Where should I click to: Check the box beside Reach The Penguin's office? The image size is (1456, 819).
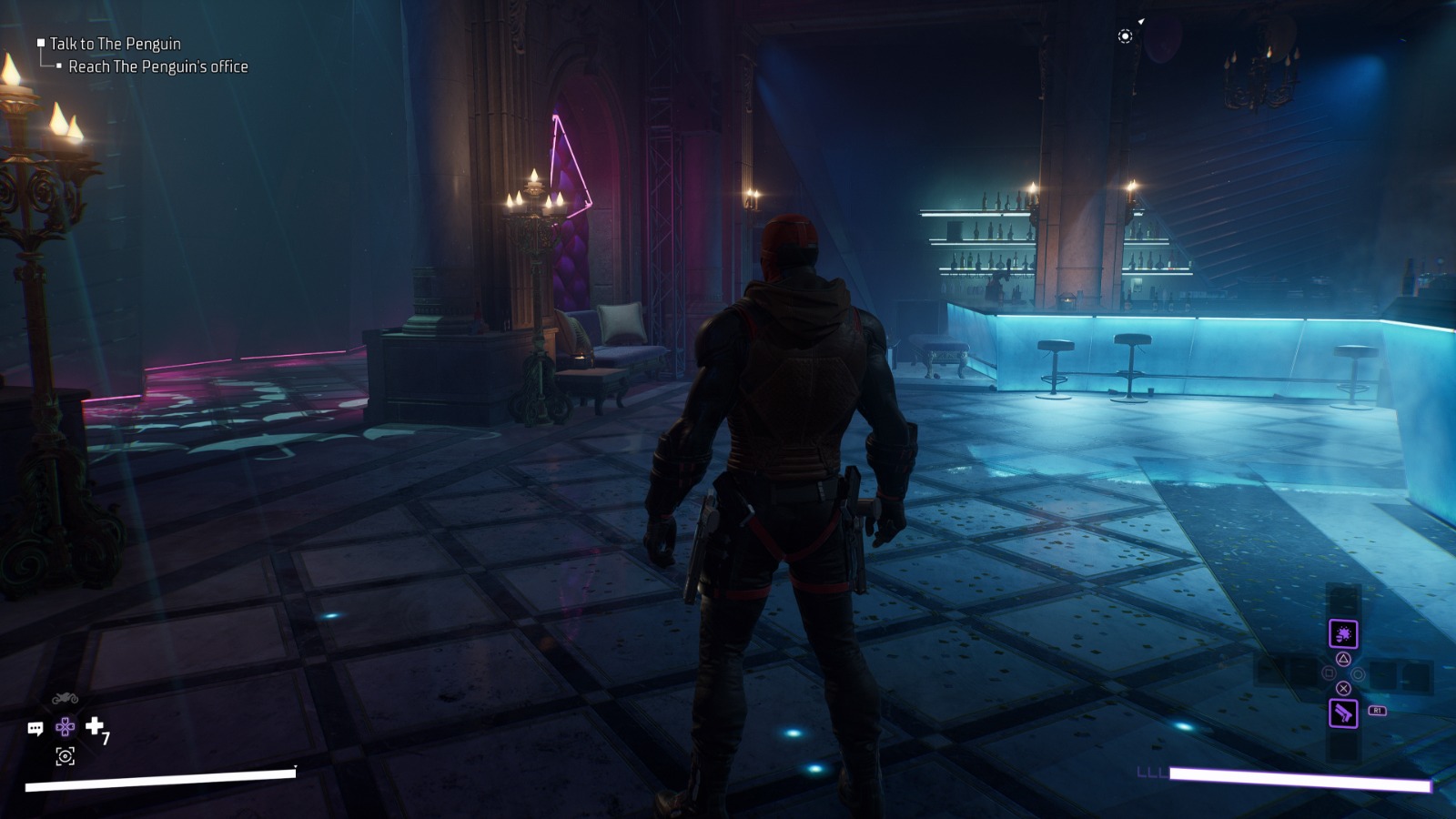61,66
